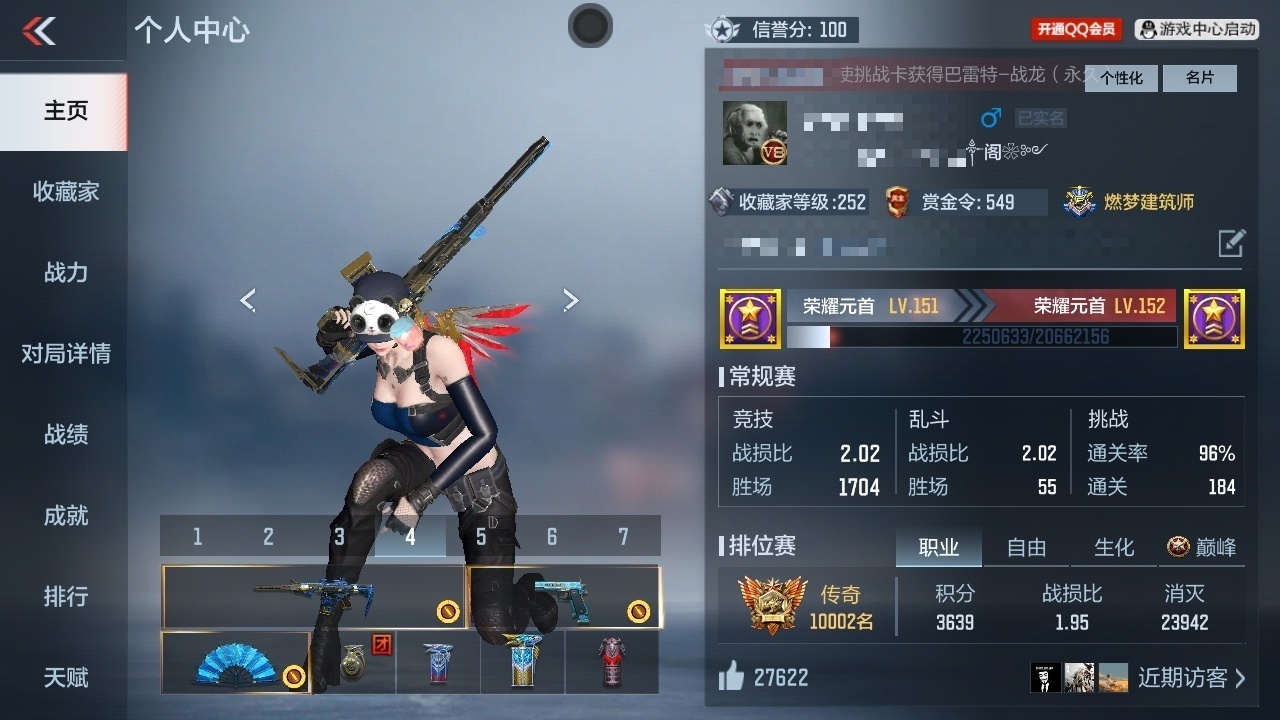
Task: Open the 天赋 talents menu
Action: pyautogui.click(x=65, y=677)
